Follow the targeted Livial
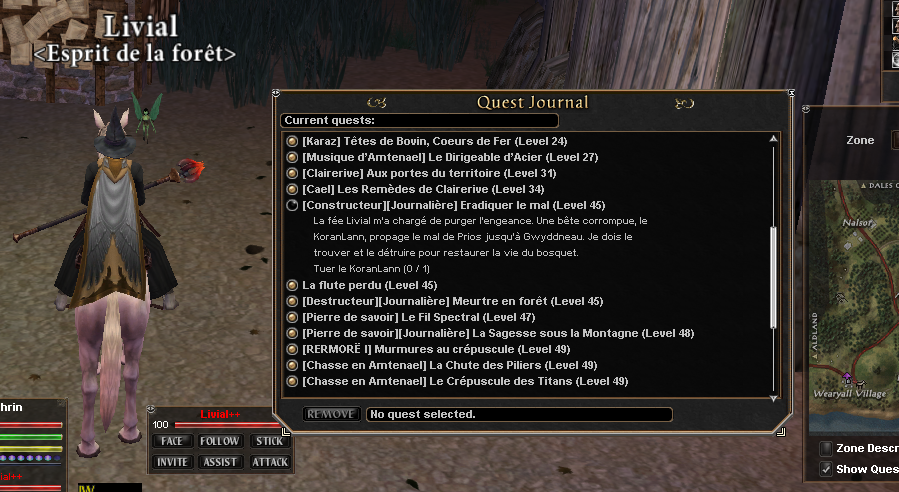The width and height of the screenshot is (899, 492). pos(219,441)
